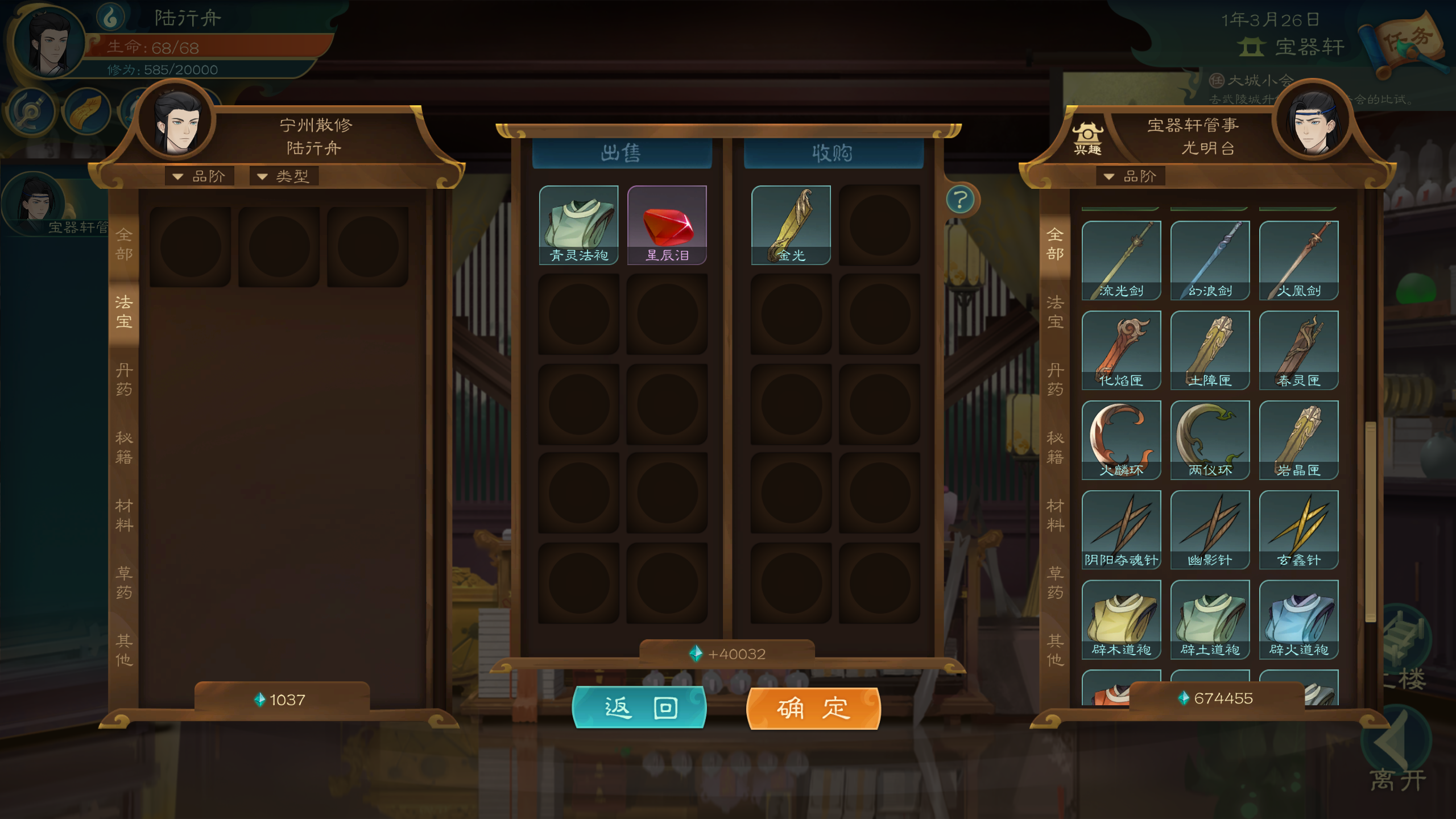
Task: Switch player inventory to 丹药 tab
Action: tap(124, 379)
